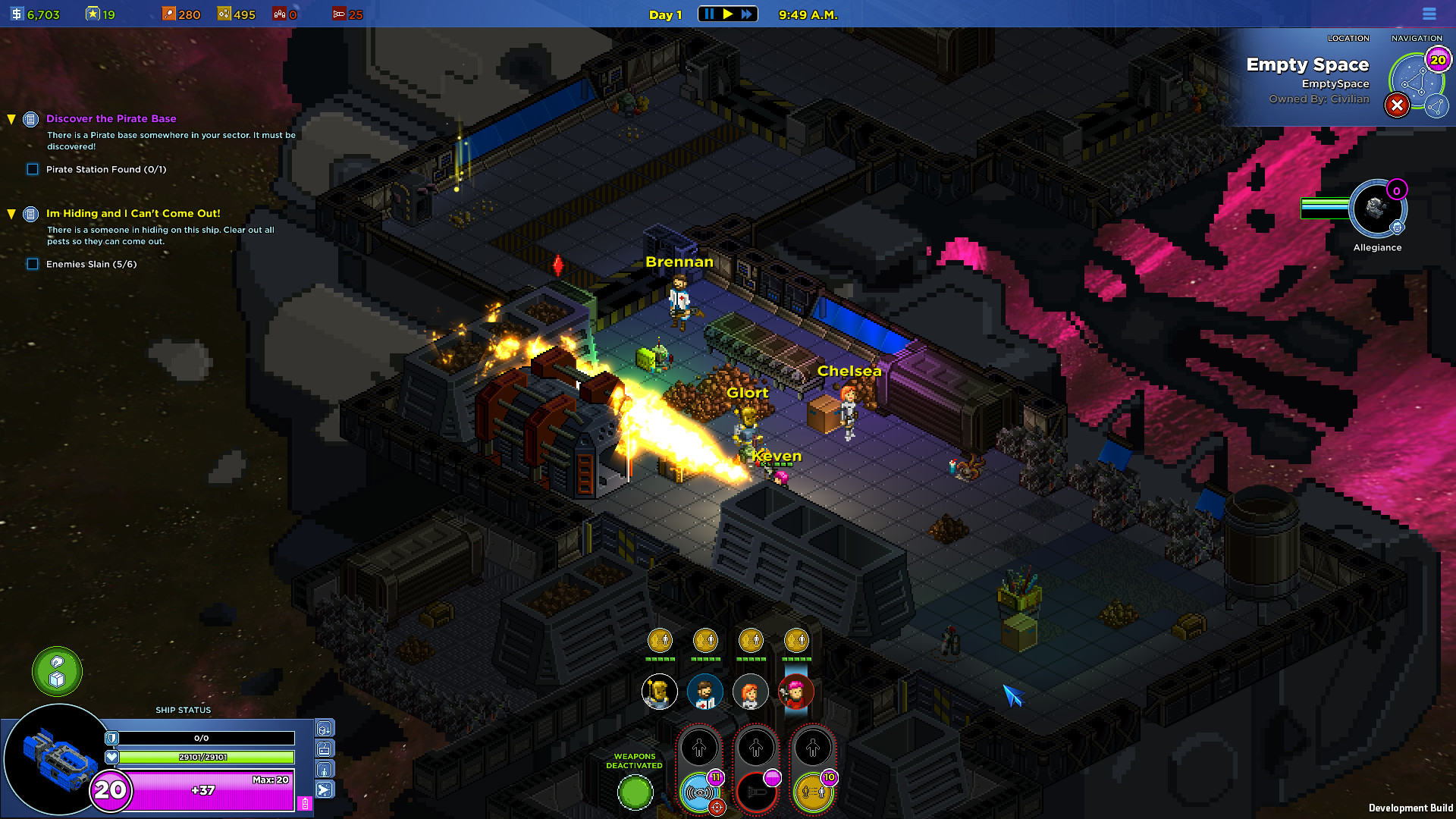Image resolution: width=1456 pixels, height=819 pixels.
Task: Activate the blue sensor scan ability
Action: (698, 792)
